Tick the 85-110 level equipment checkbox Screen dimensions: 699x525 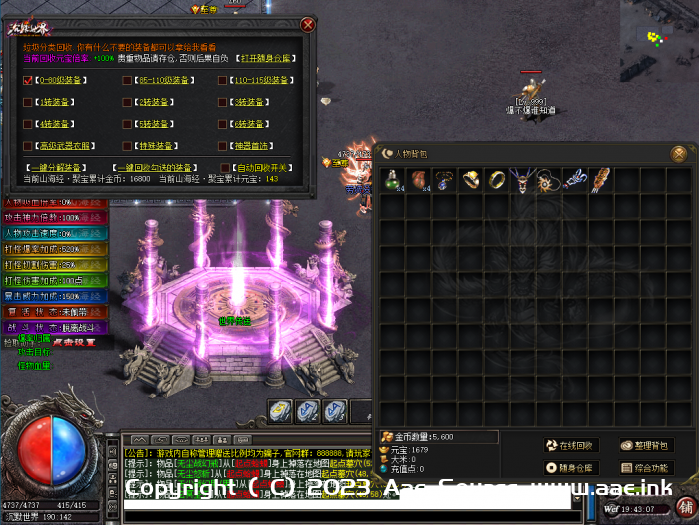point(127,79)
